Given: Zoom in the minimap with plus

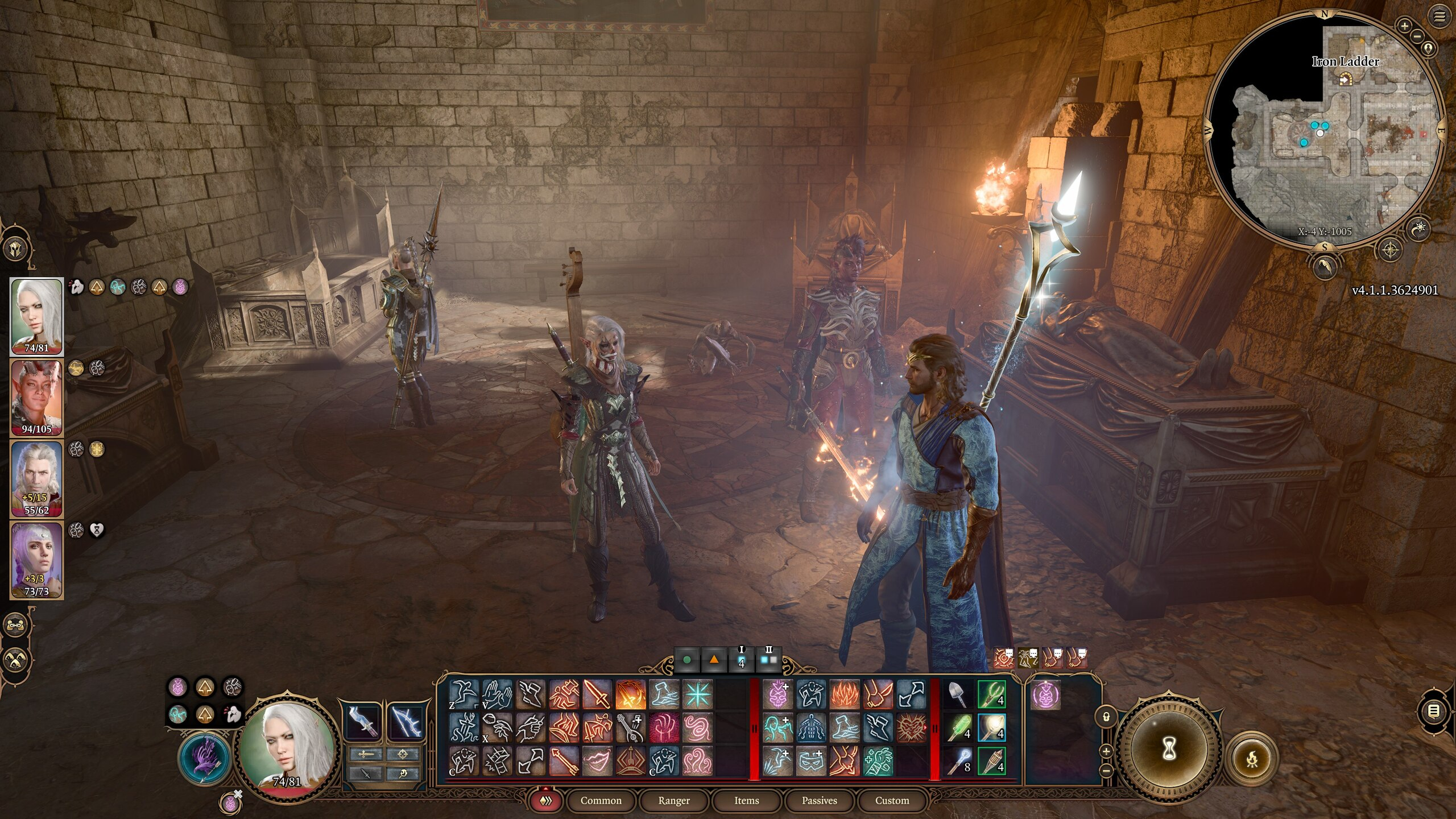Looking at the screenshot, I should [x=1405, y=26].
